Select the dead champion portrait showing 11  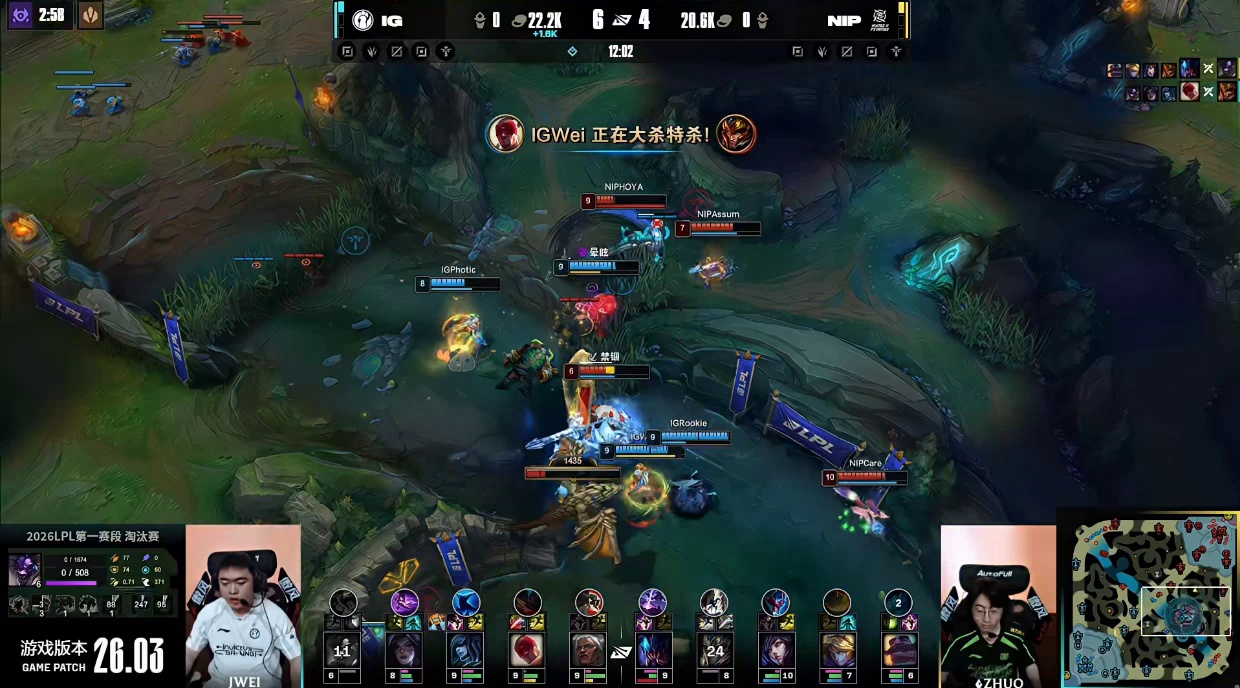(x=342, y=650)
